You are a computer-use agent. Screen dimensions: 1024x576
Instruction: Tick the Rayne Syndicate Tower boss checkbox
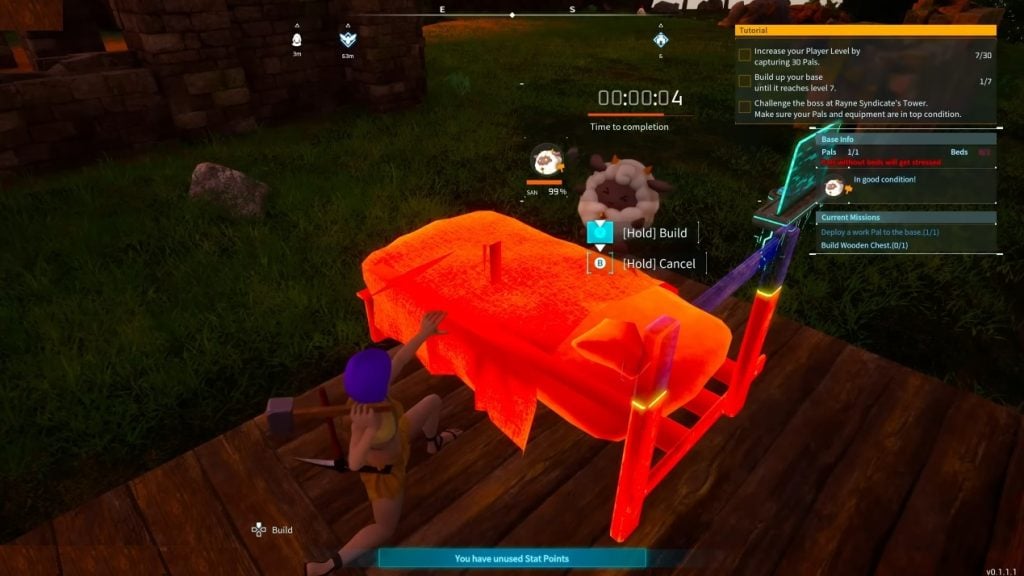[x=744, y=106]
